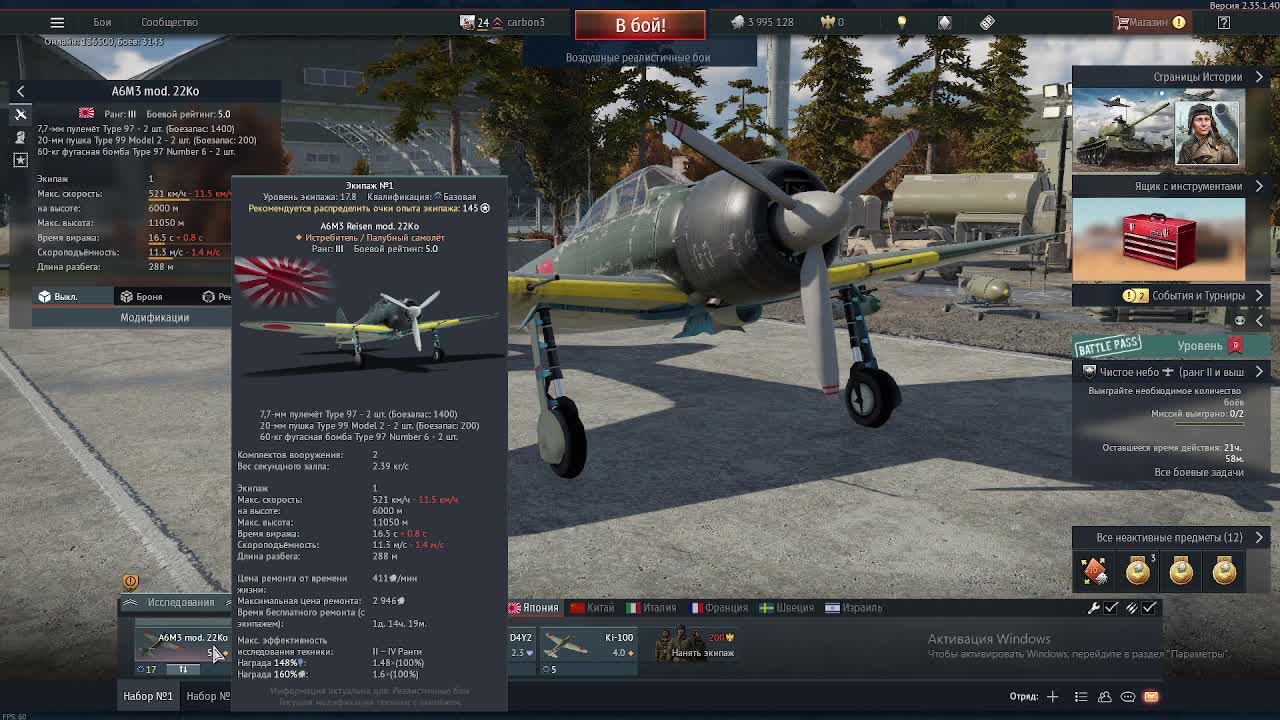Open the Сообщество menu

coord(169,22)
